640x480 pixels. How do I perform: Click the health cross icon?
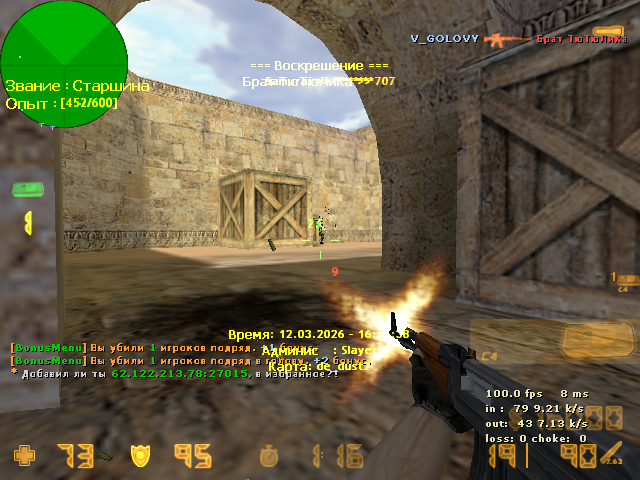click(24, 456)
